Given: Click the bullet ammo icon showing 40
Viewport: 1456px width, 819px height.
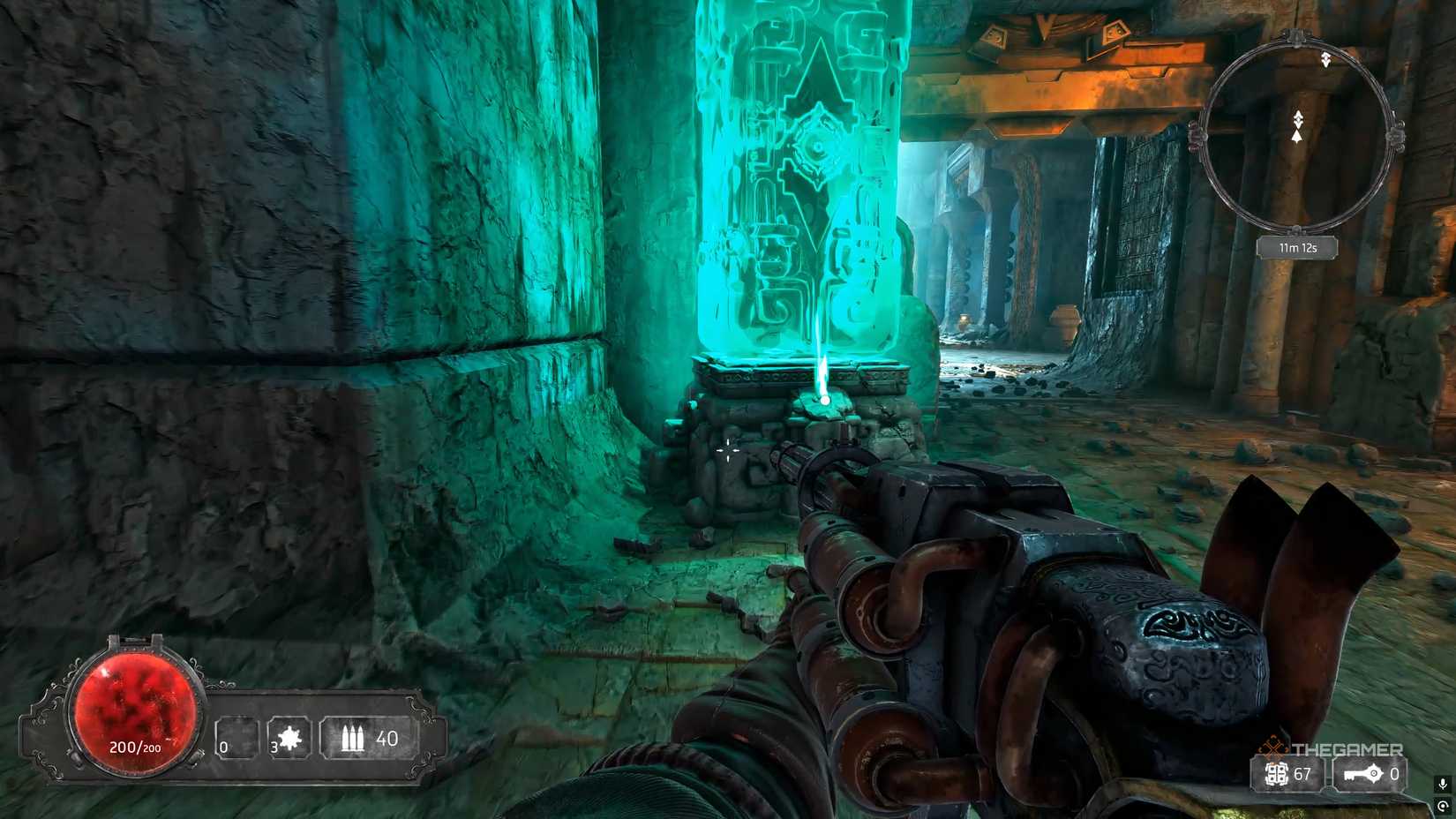Looking at the screenshot, I should click(x=351, y=736).
